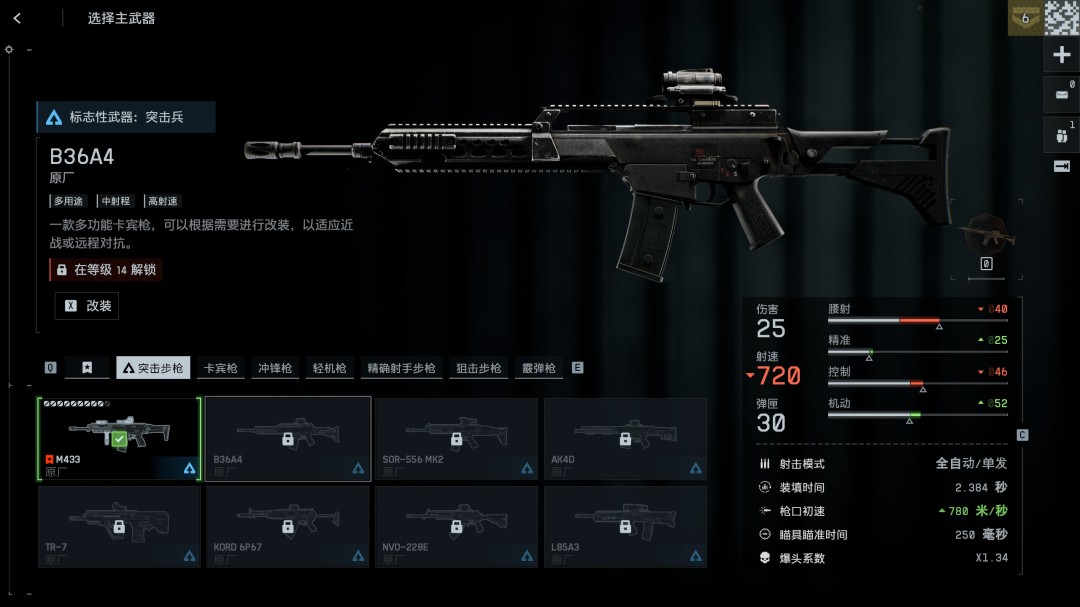Click the plus button at top right
Image resolution: width=1080 pixels, height=607 pixels.
[x=1062, y=55]
